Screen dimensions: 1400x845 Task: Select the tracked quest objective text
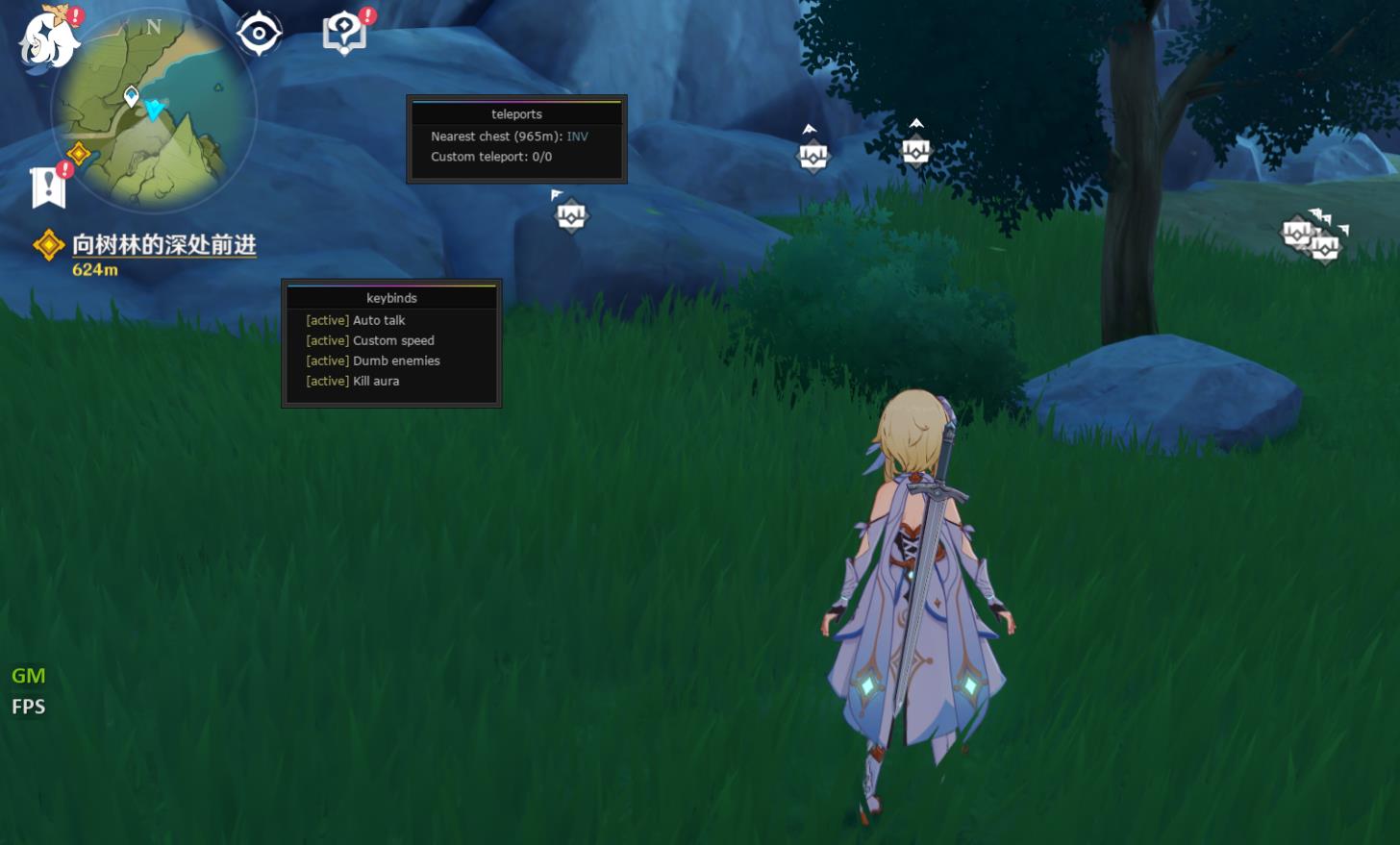[163, 245]
